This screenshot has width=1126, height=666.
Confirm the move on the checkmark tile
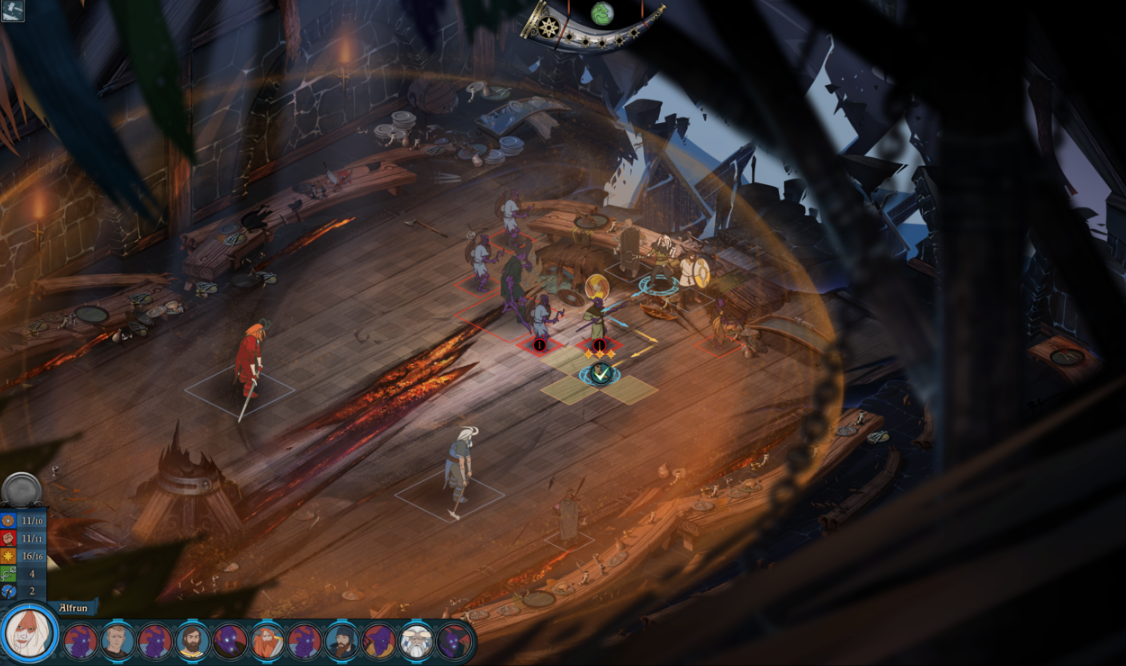[x=599, y=375]
